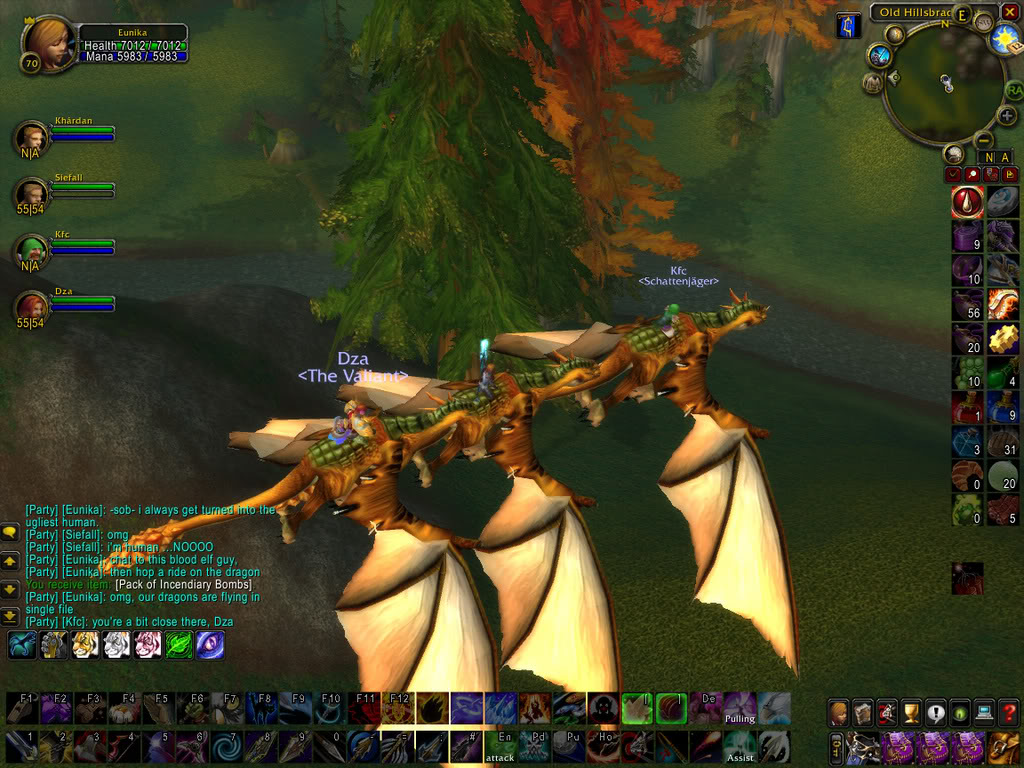Viewport: 1024px width, 768px height.
Task: Select party member Kfc's portrait
Action: (34, 250)
